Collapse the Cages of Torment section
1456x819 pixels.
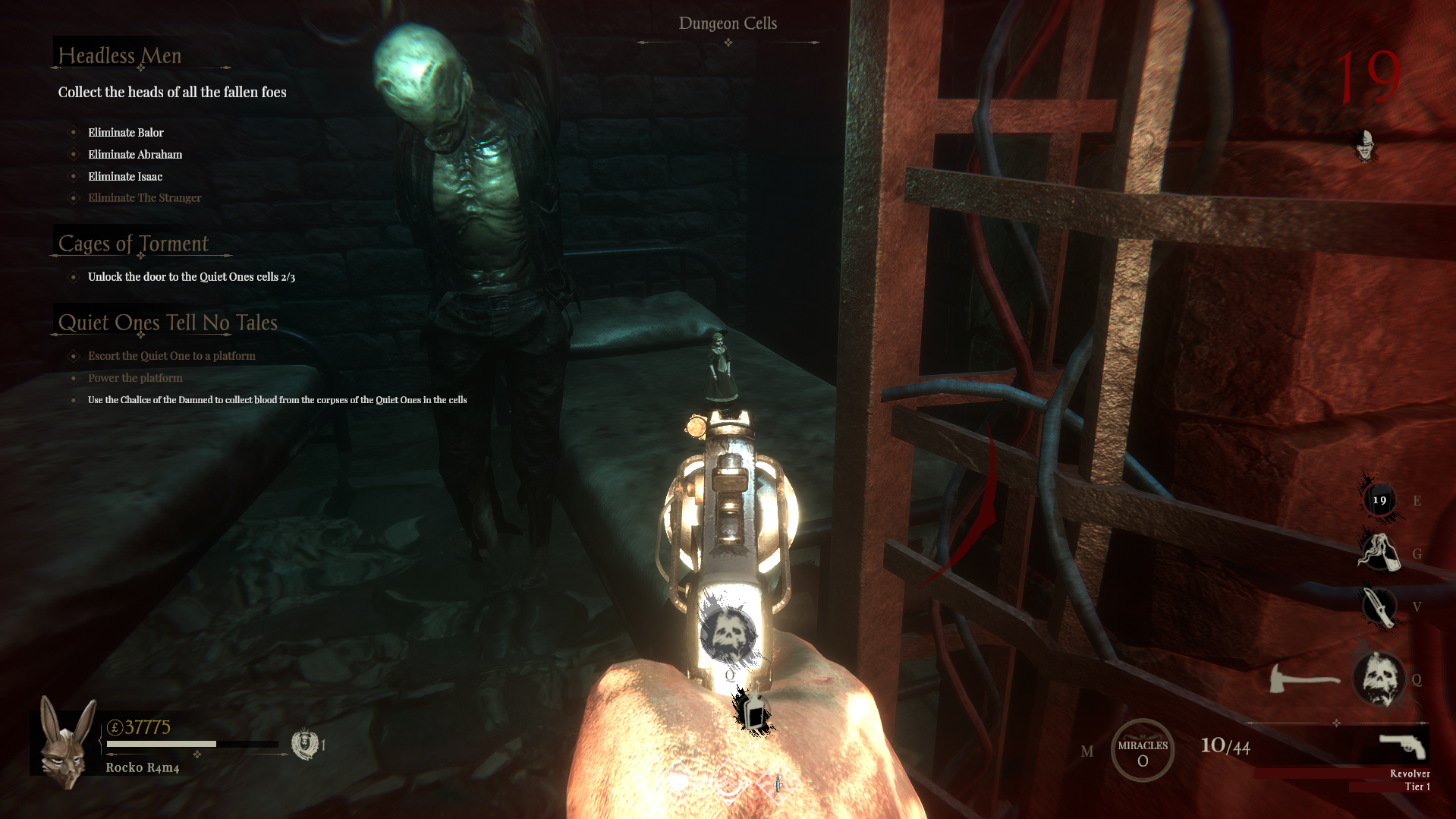point(134,244)
